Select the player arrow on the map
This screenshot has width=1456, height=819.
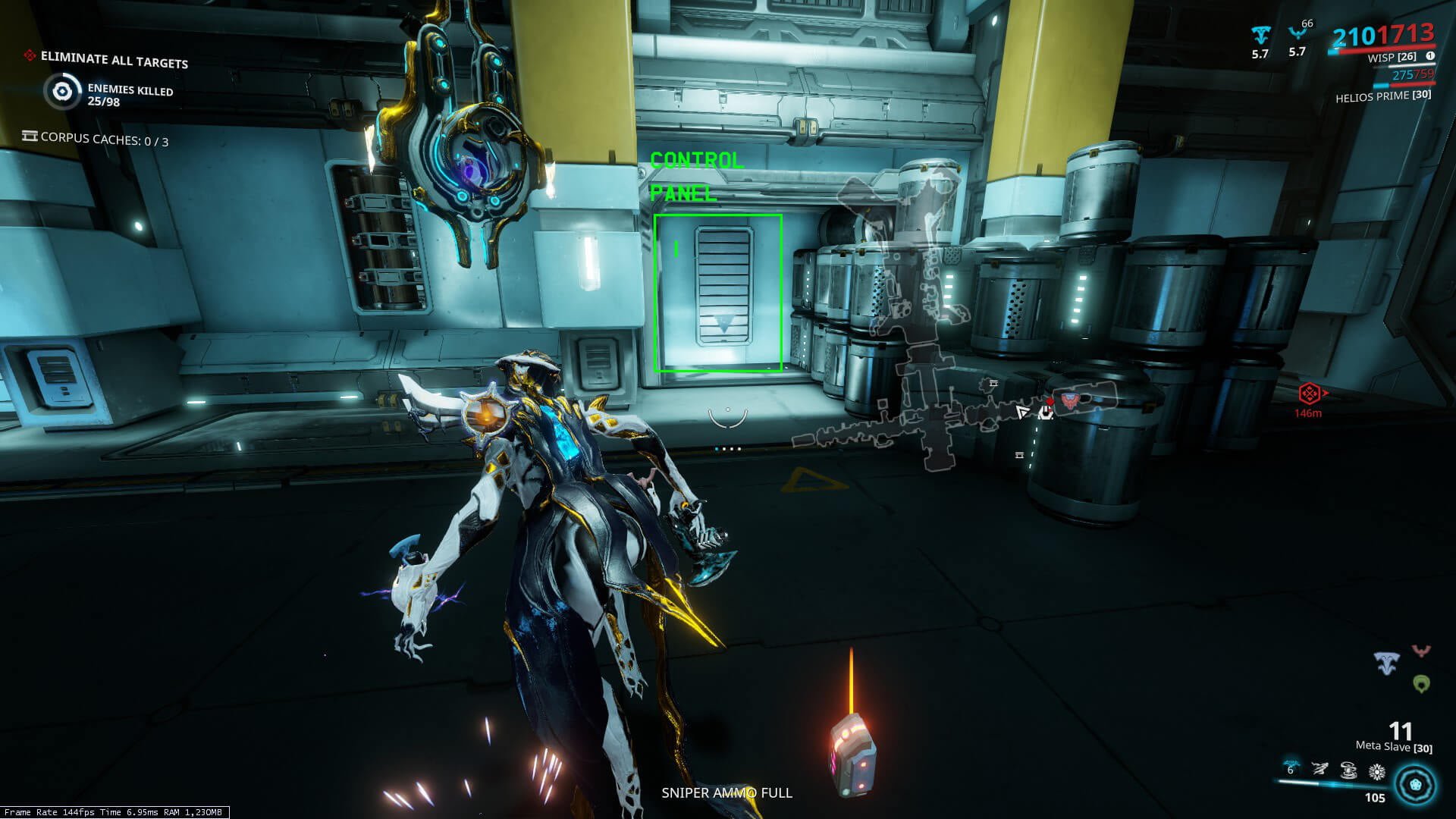[x=1023, y=412]
